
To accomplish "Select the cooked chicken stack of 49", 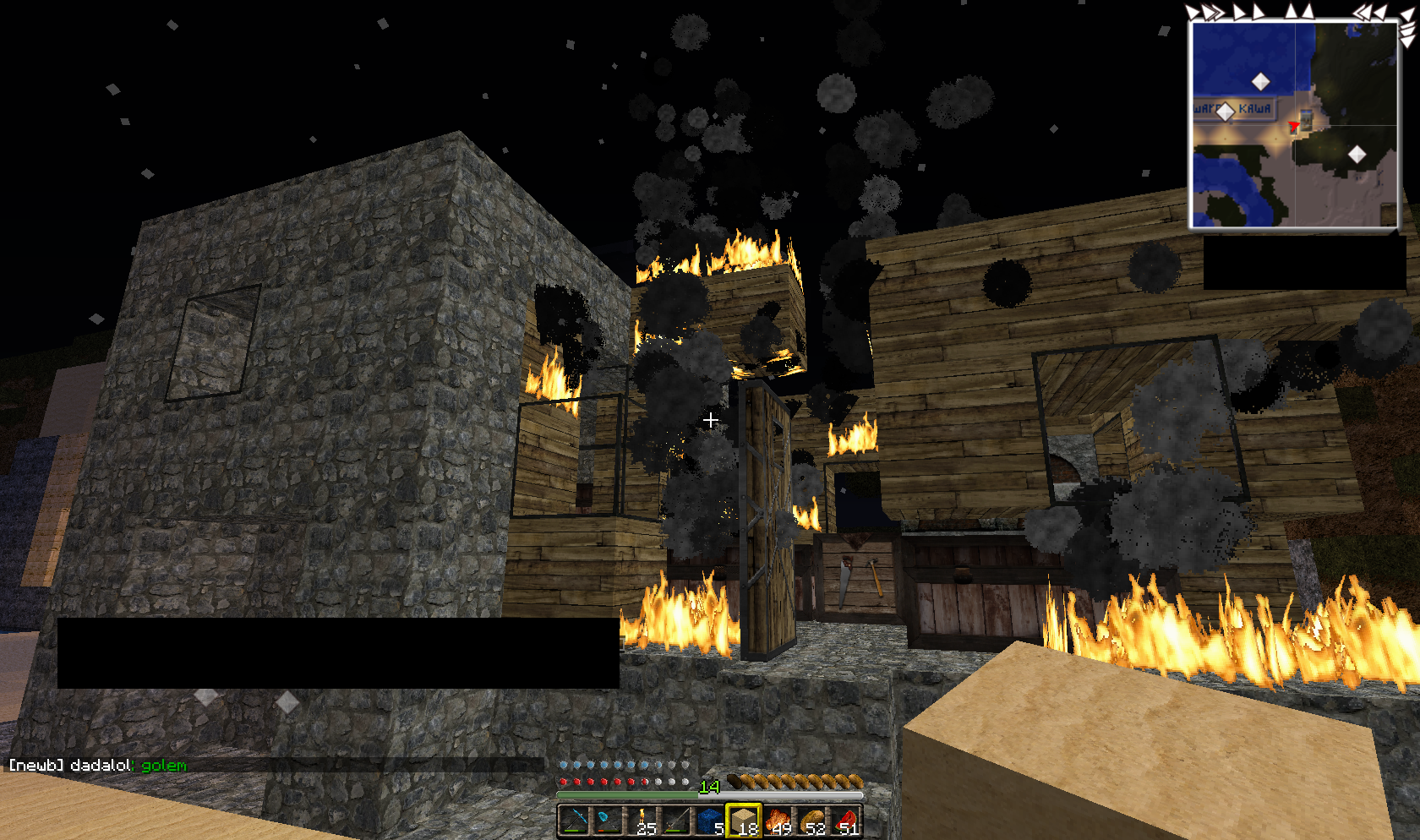I will (x=777, y=821).
